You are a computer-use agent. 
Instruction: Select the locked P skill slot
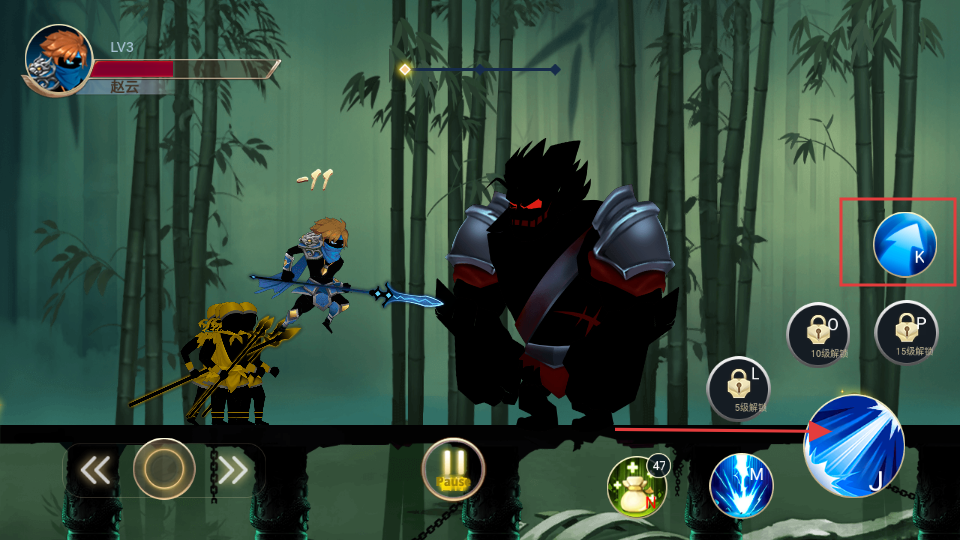(x=906, y=332)
